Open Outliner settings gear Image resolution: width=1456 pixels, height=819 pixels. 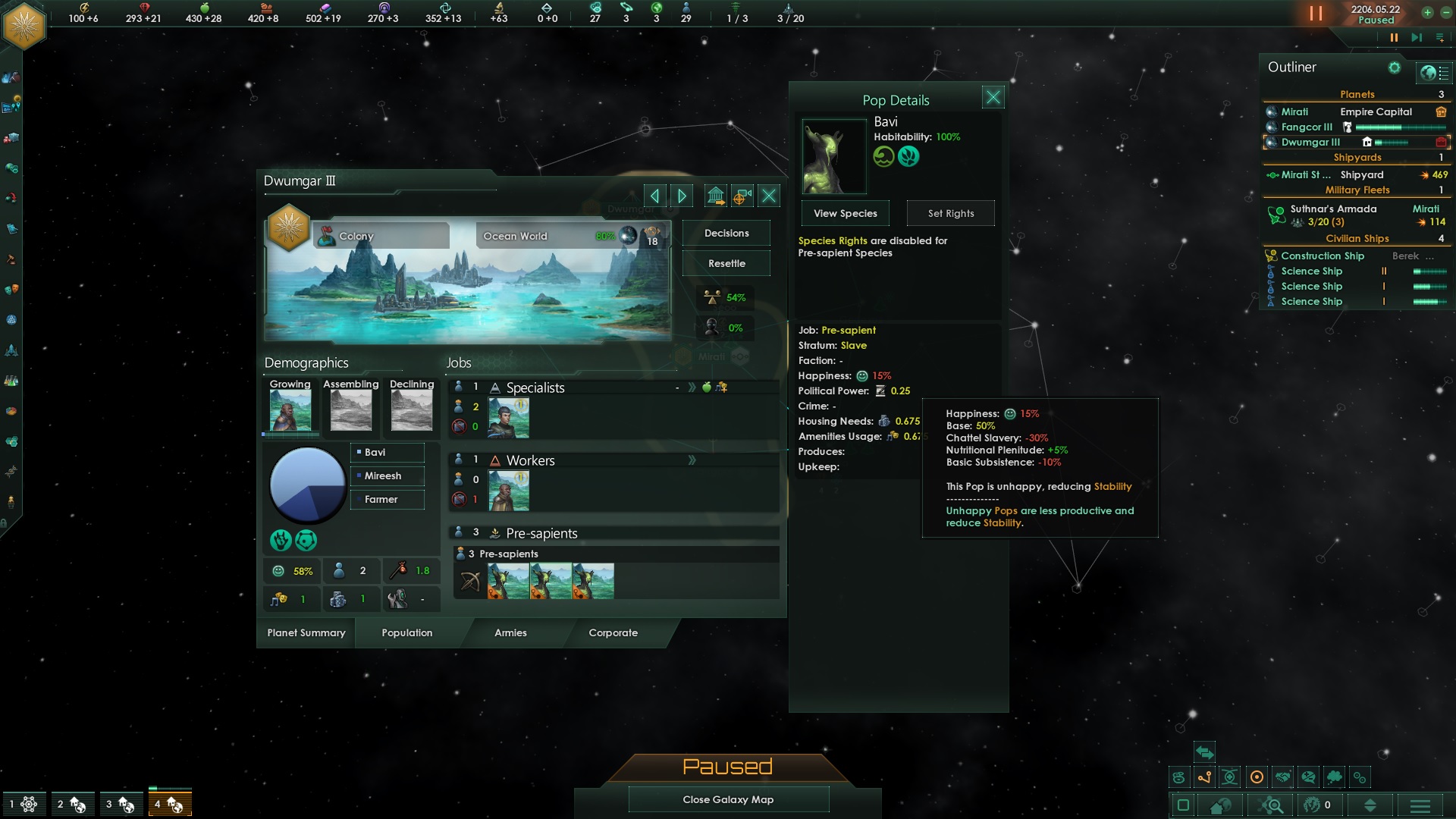[x=1394, y=68]
